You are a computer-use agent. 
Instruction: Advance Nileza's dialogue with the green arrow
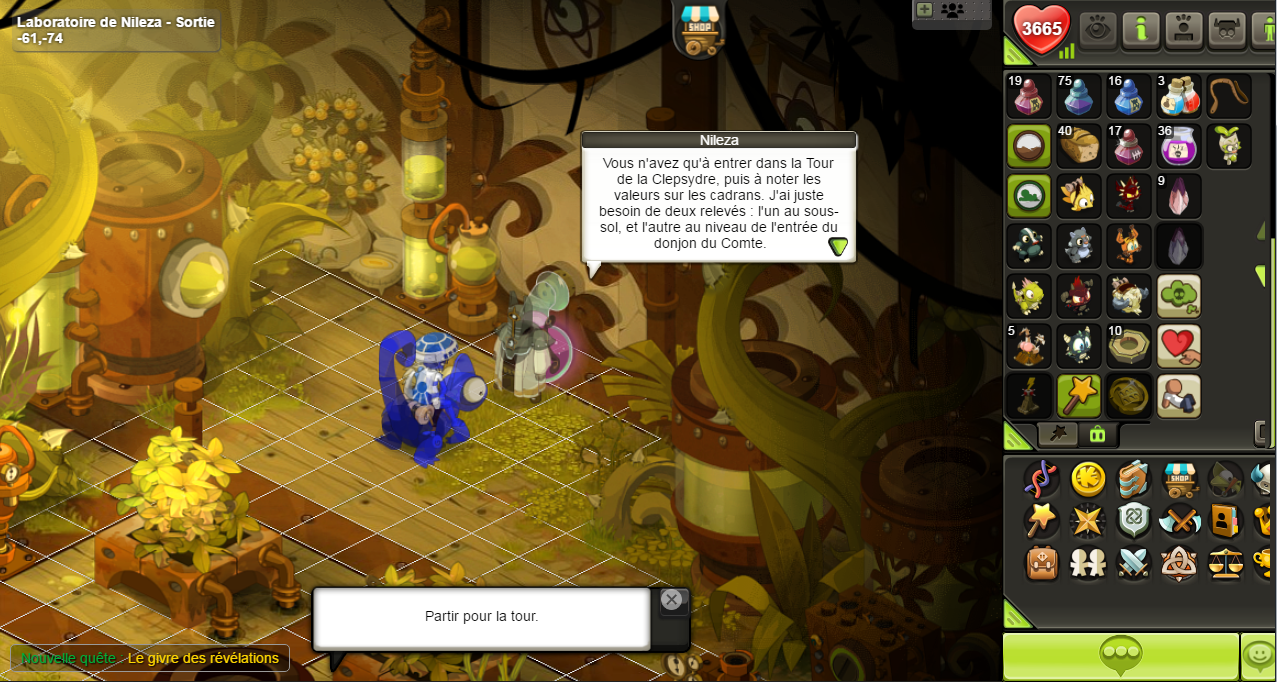(x=838, y=246)
